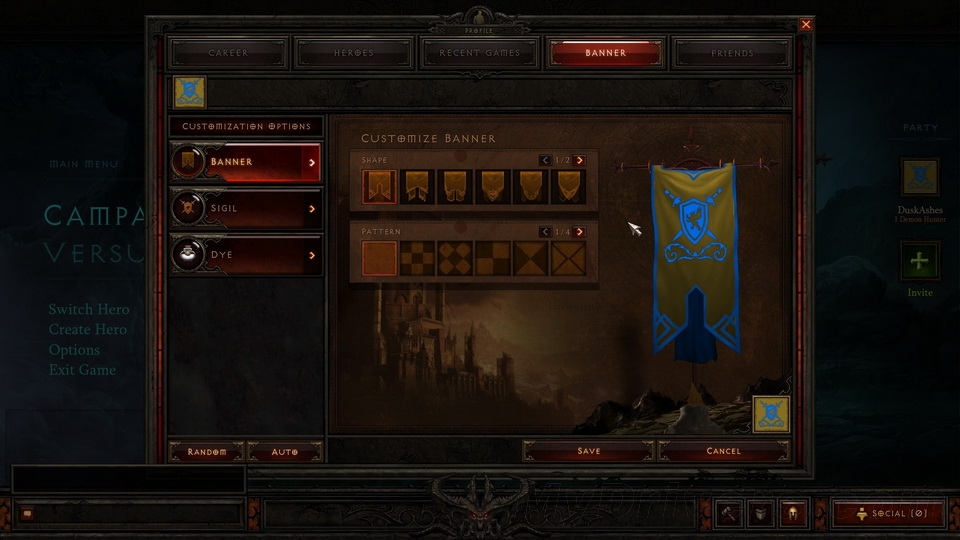This screenshot has height=540, width=960.
Task: Show the Recent Games tab
Action: (x=480, y=53)
